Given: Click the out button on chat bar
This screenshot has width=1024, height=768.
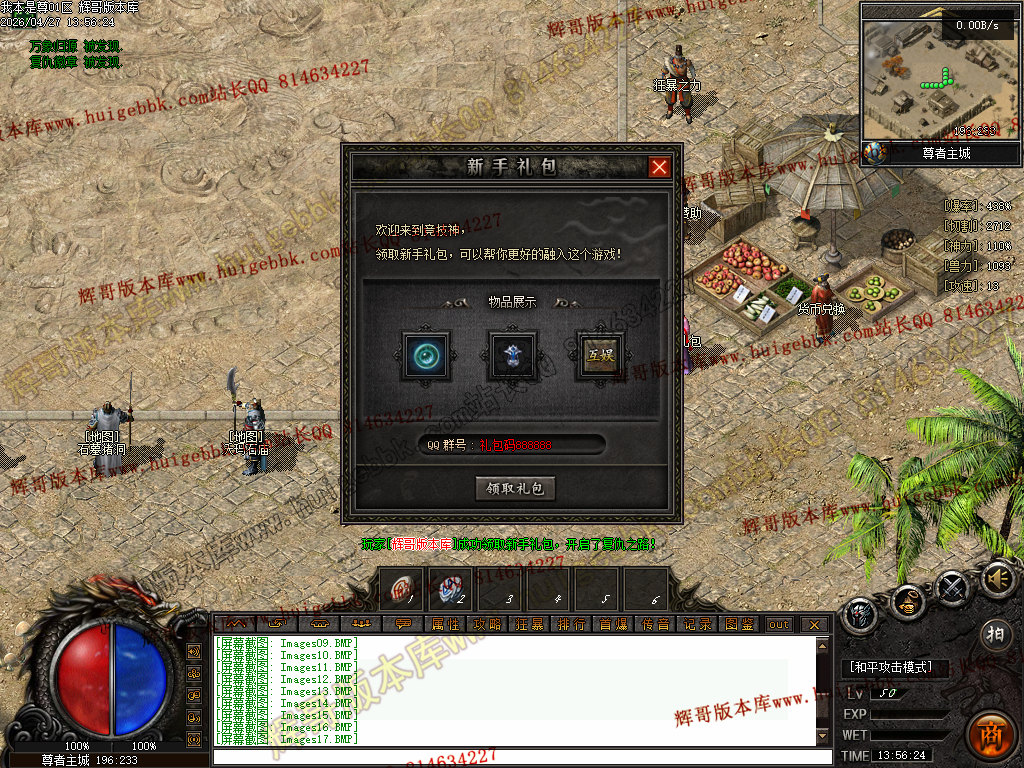Looking at the screenshot, I should click(778, 624).
